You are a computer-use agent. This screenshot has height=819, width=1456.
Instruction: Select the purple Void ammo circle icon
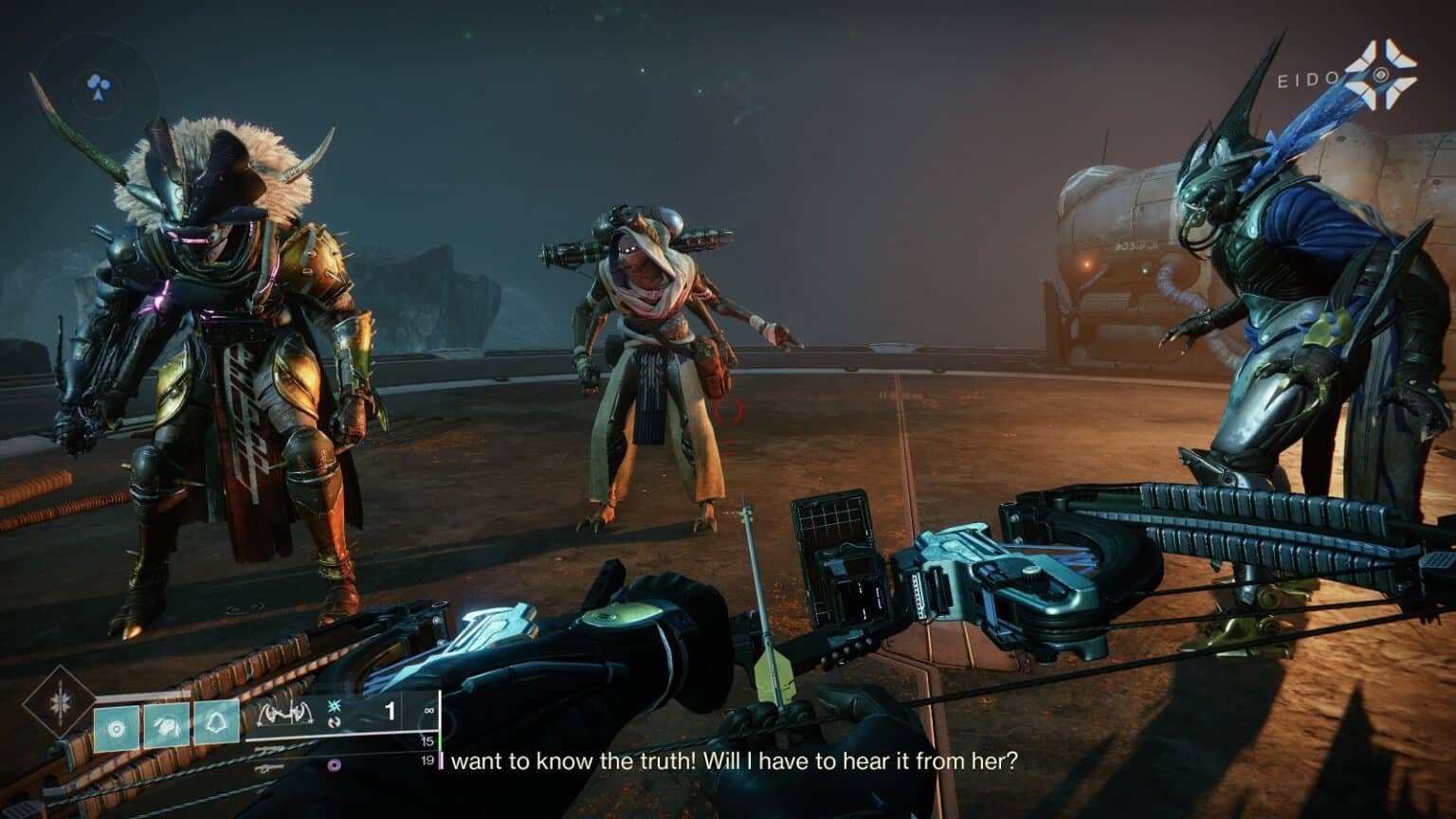(334, 765)
